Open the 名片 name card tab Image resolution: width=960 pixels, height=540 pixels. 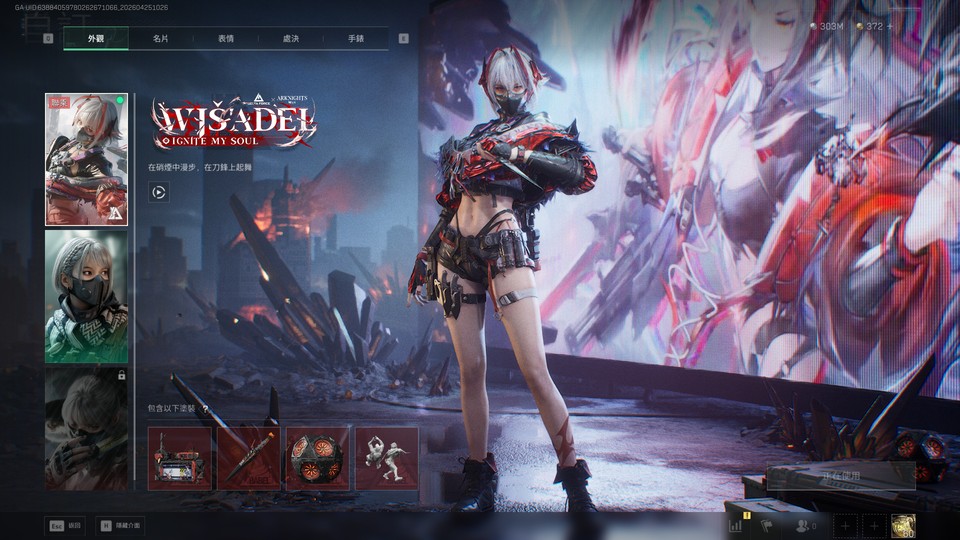pos(161,38)
